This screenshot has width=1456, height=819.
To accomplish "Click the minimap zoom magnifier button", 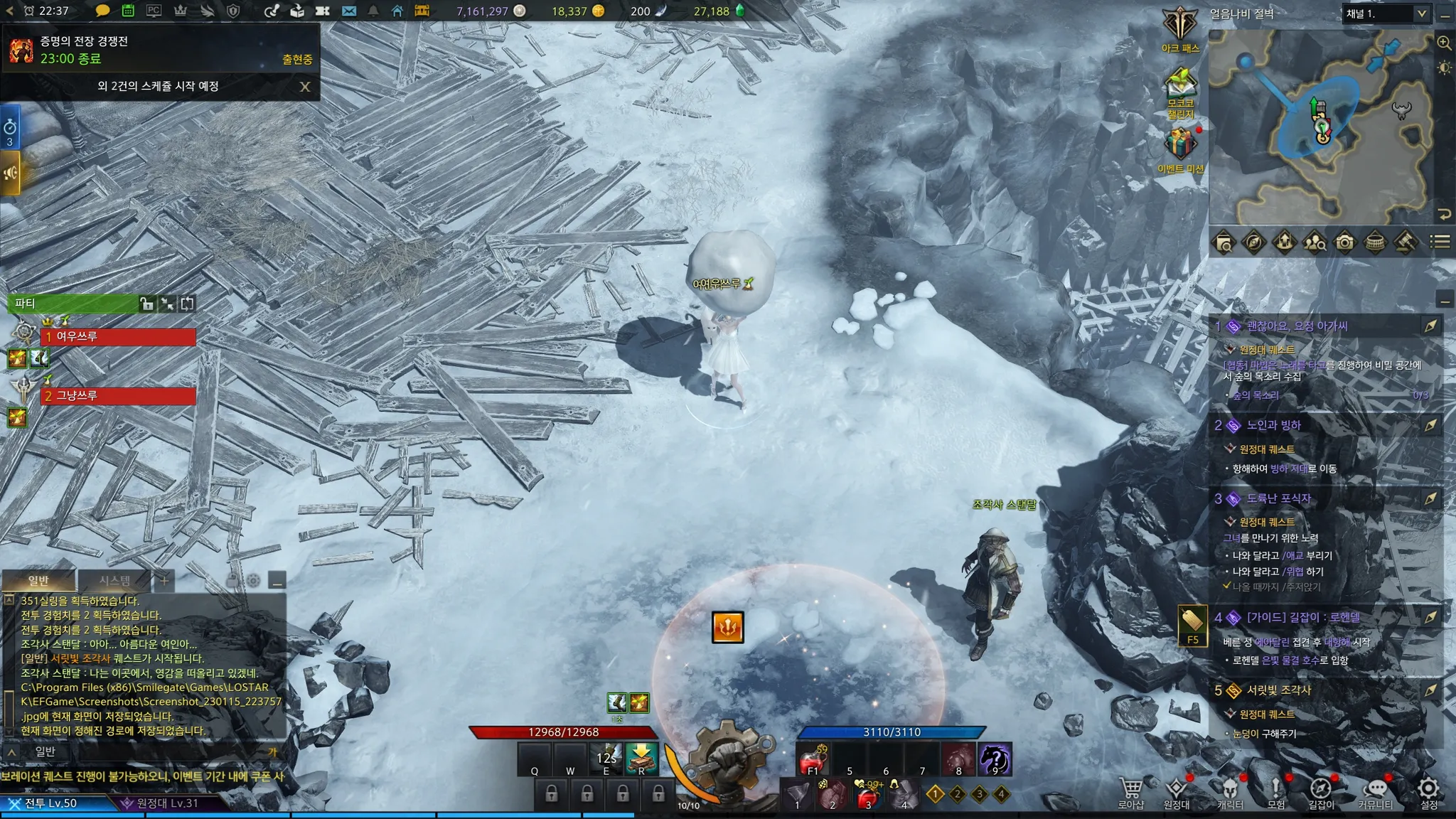I will (x=1444, y=43).
